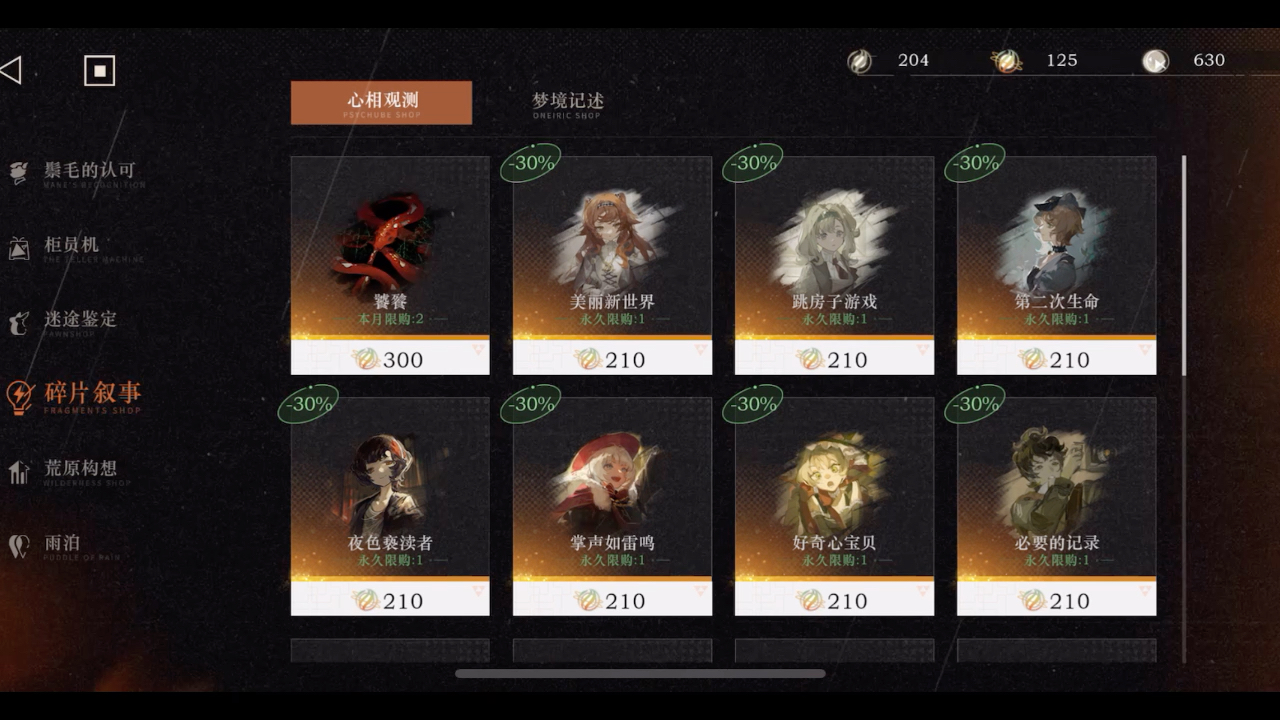Open the 梦境记述 shop tab

567,102
